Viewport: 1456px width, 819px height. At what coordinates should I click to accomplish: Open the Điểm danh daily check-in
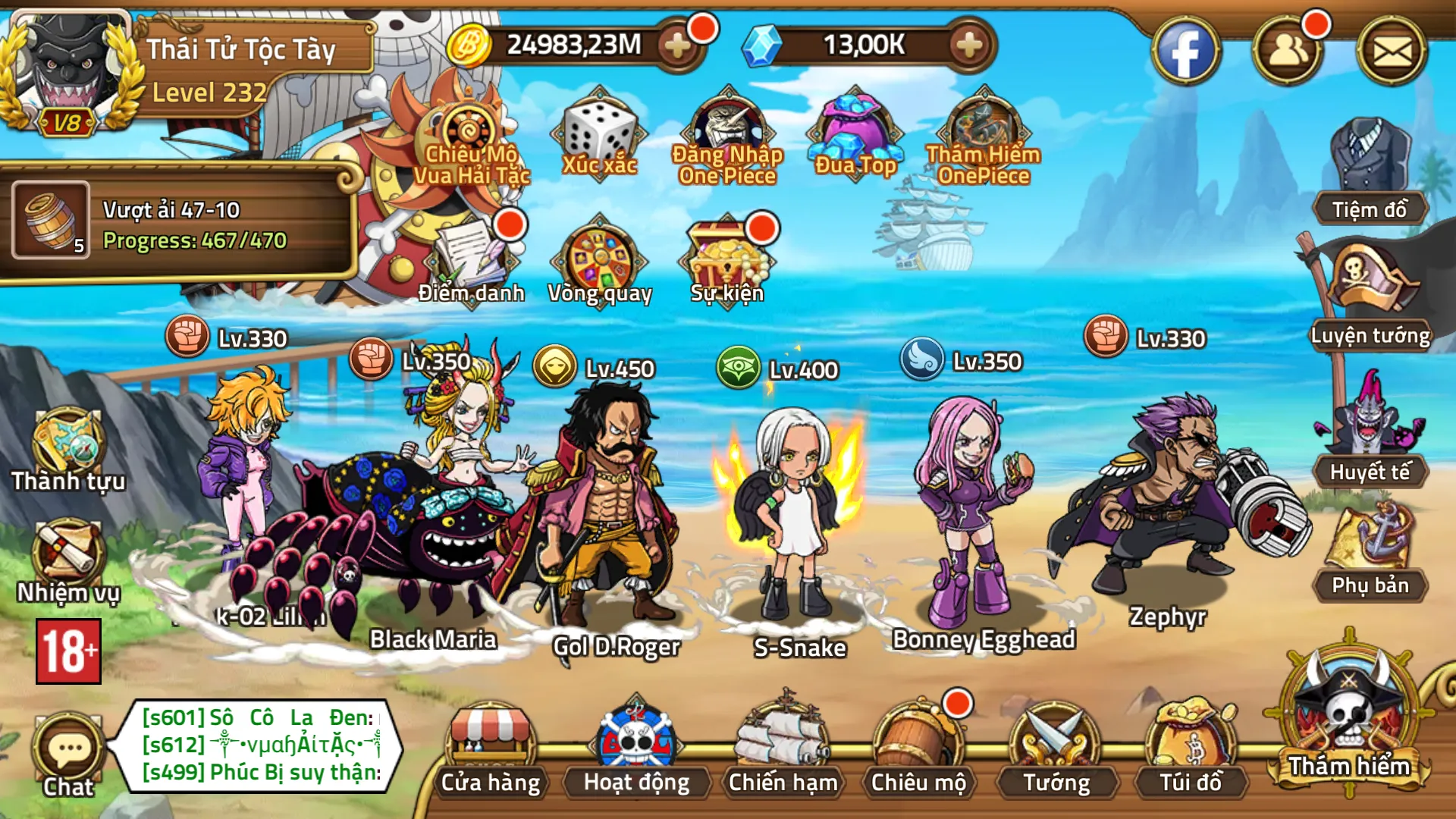coord(472,262)
